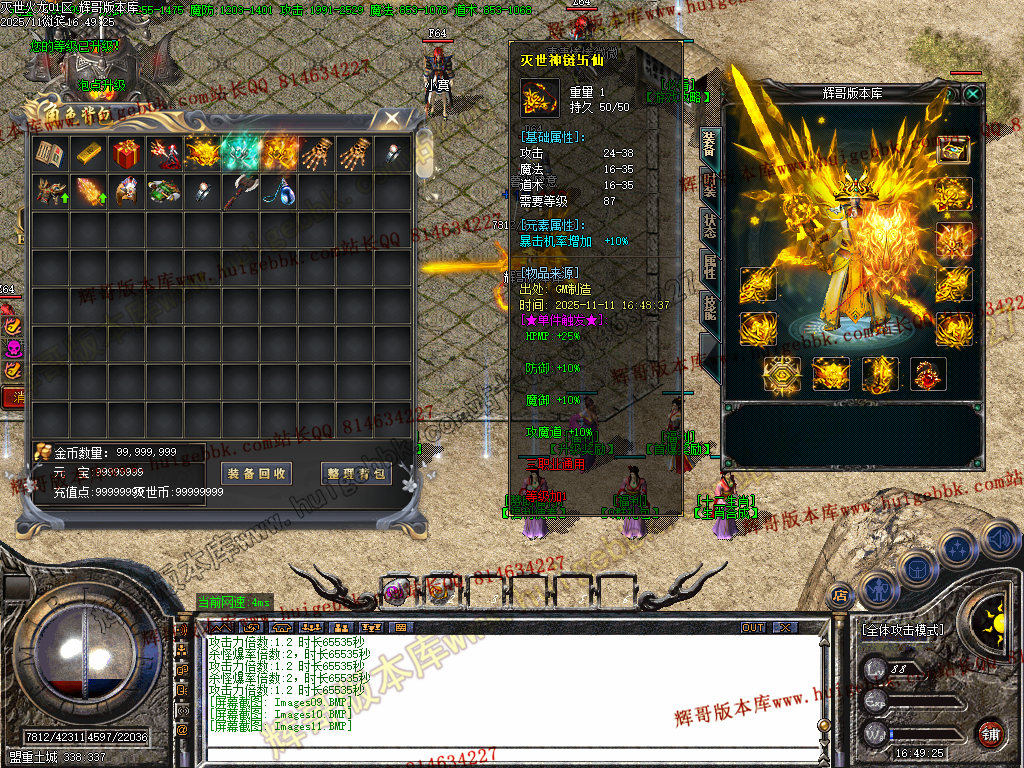Image resolution: width=1024 pixels, height=768 pixels.
Task: Switch to the 属性 attributes tab
Action: (709, 265)
